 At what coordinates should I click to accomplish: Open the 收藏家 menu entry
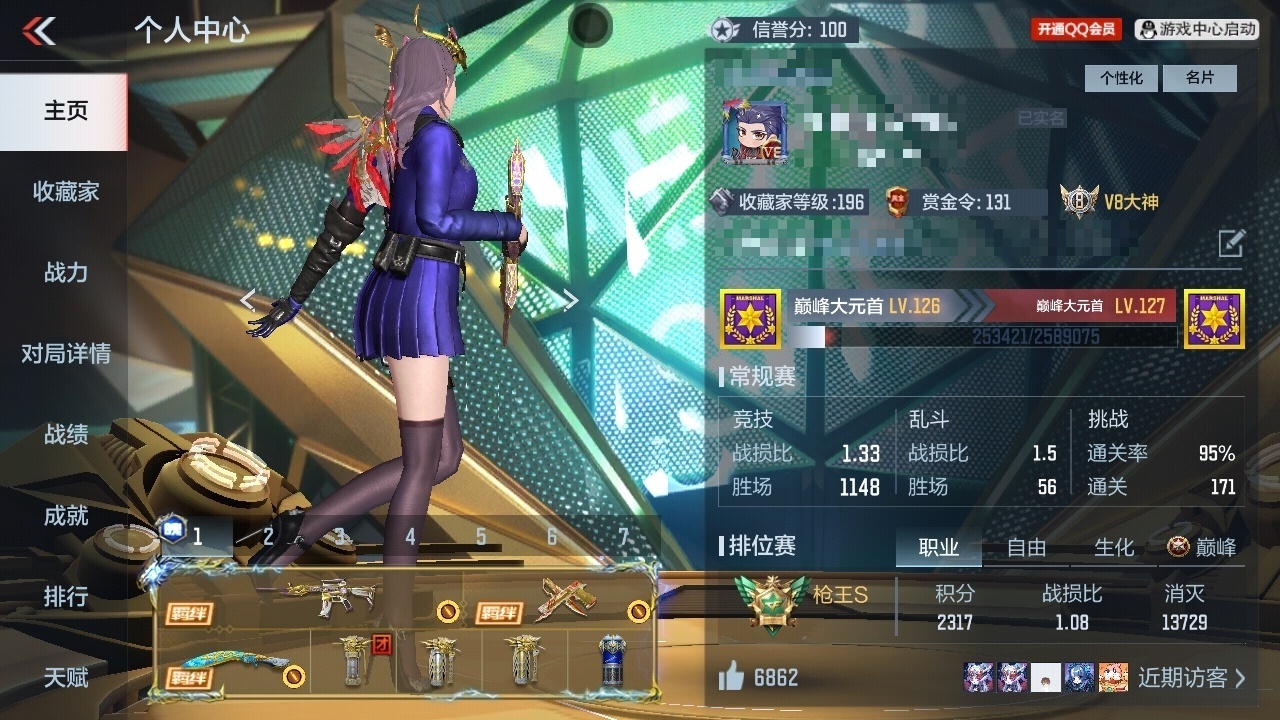[65, 191]
